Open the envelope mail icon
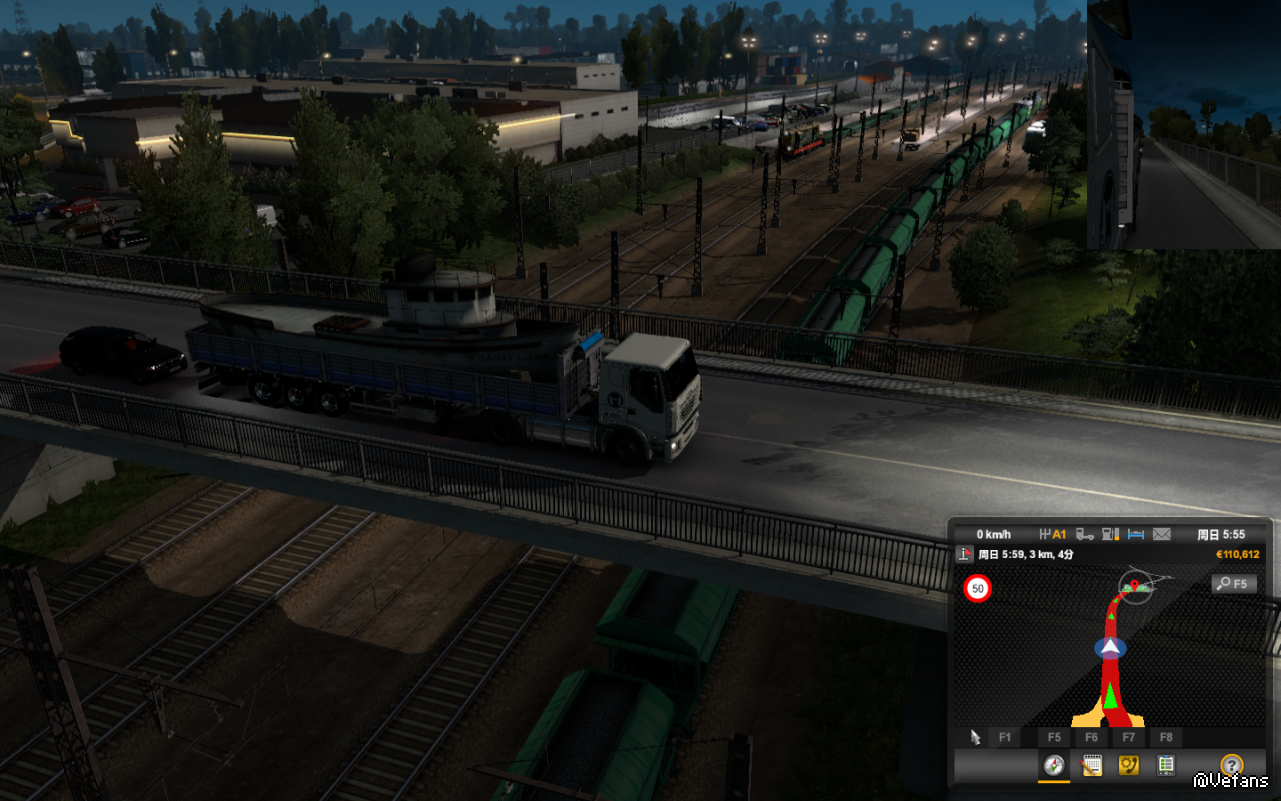The image size is (1281, 801). tap(1161, 534)
